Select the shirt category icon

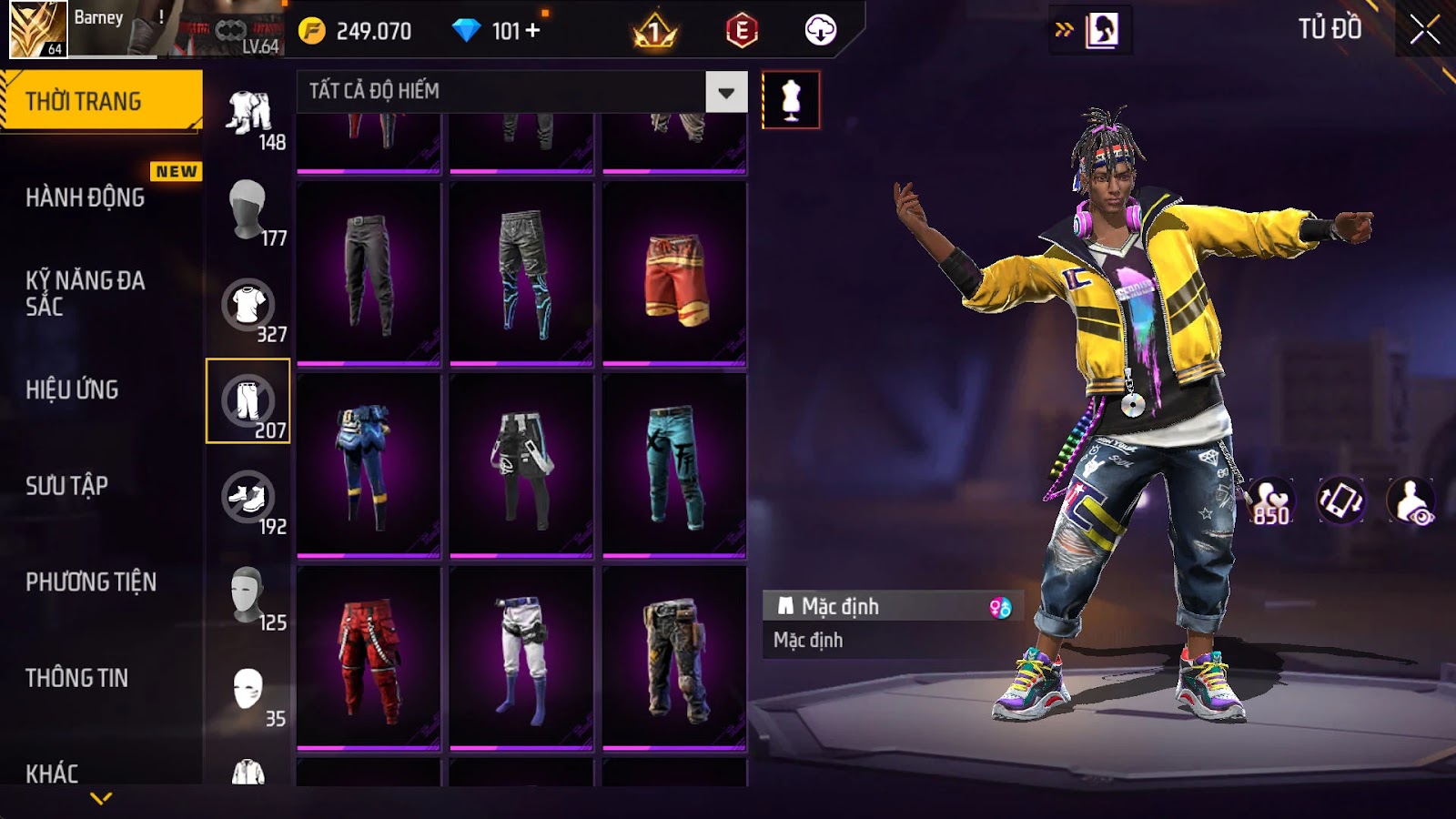pos(248,306)
